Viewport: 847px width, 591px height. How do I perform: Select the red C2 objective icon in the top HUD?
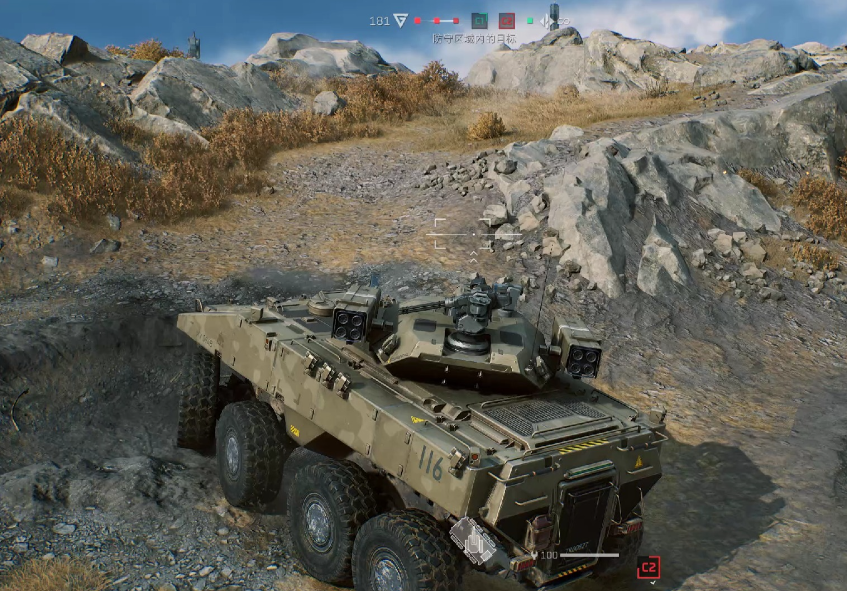tap(507, 20)
